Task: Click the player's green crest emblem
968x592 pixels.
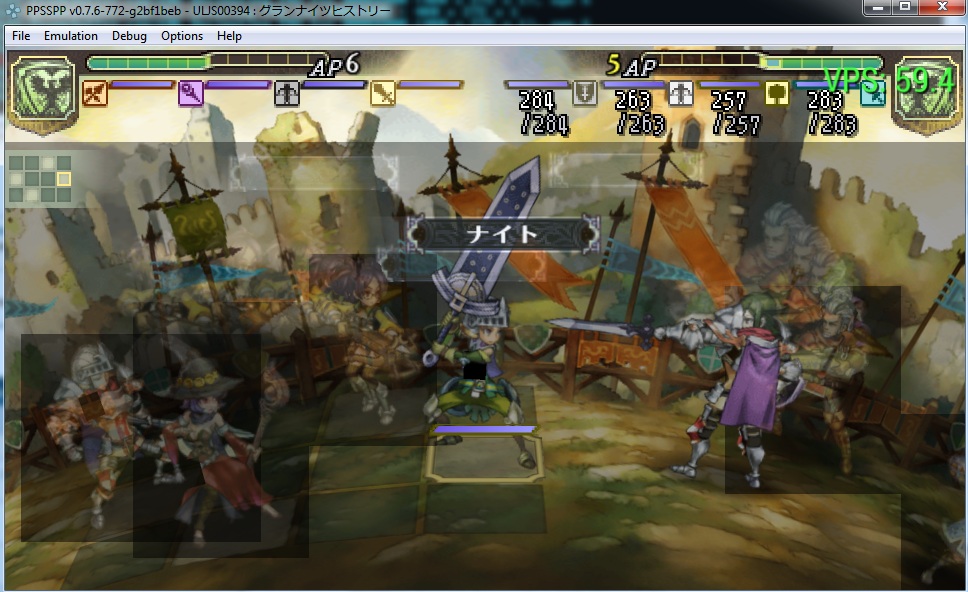Action: pyautogui.click(x=43, y=89)
